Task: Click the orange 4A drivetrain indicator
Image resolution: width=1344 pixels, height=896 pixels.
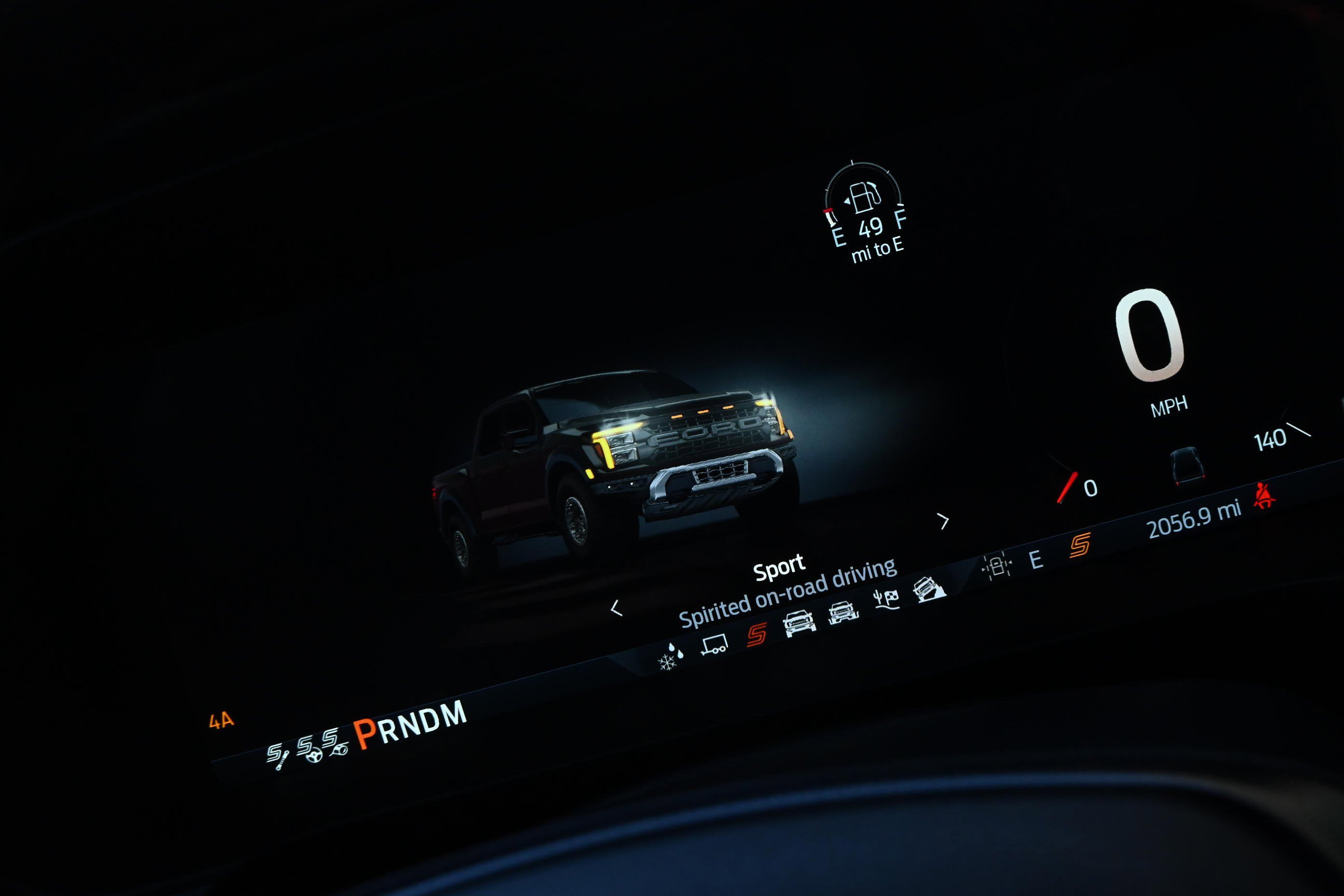Action: (221, 721)
